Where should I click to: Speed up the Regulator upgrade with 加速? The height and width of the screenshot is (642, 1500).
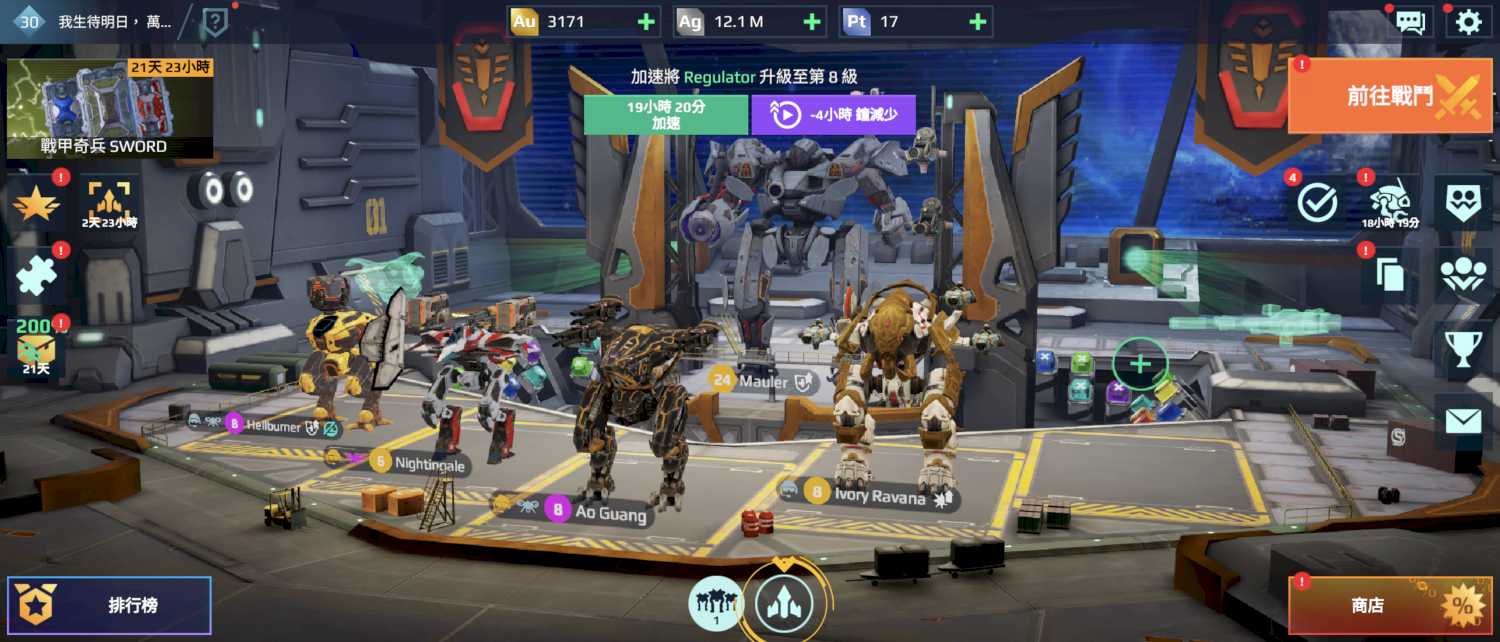666,114
